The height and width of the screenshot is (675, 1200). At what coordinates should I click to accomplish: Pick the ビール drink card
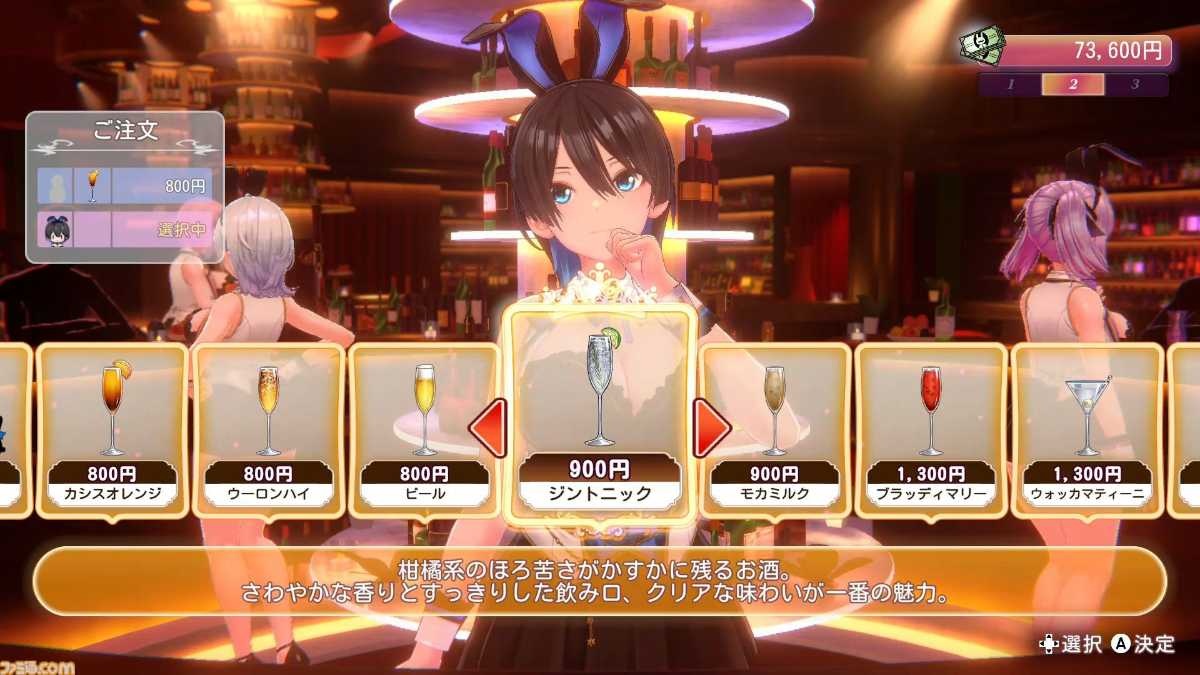(x=425, y=430)
